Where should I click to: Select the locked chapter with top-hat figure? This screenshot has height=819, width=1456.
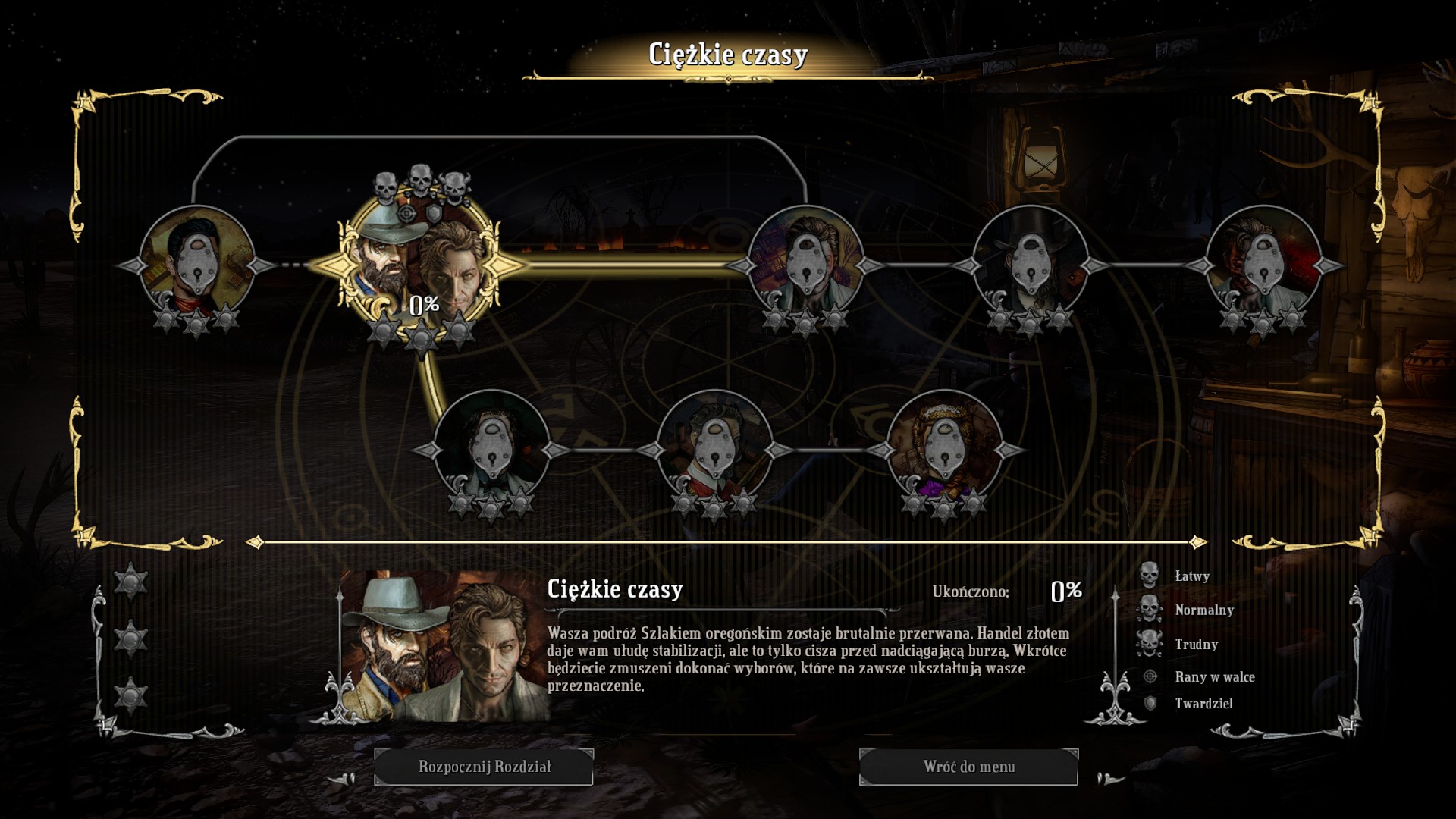coord(1030,265)
